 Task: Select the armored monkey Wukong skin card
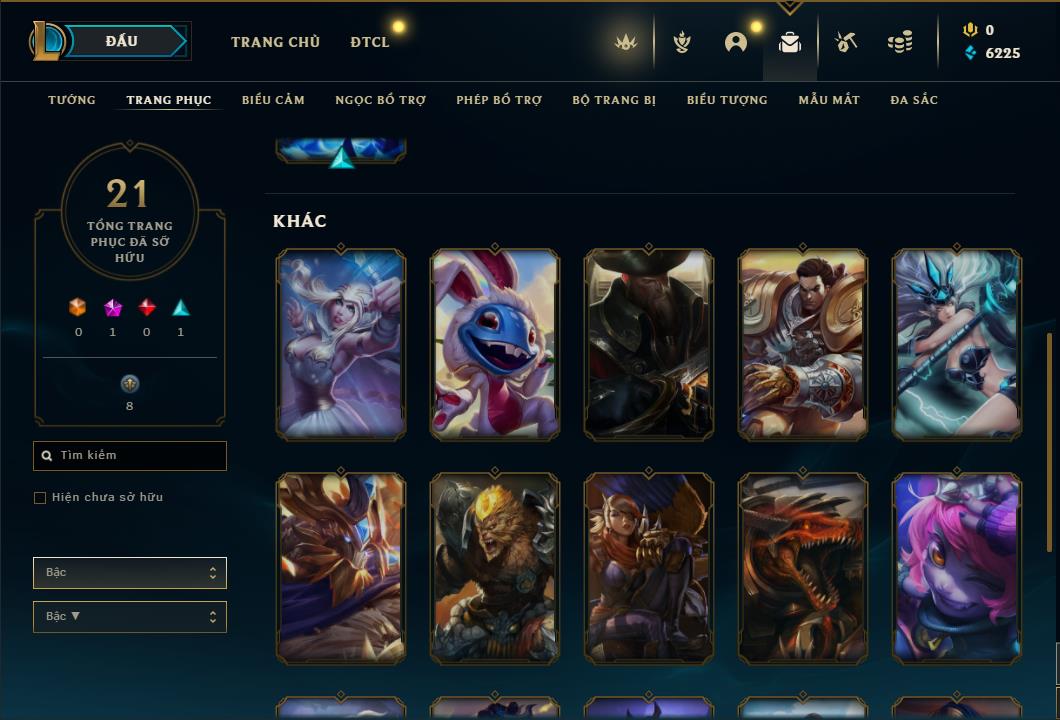tap(495, 568)
